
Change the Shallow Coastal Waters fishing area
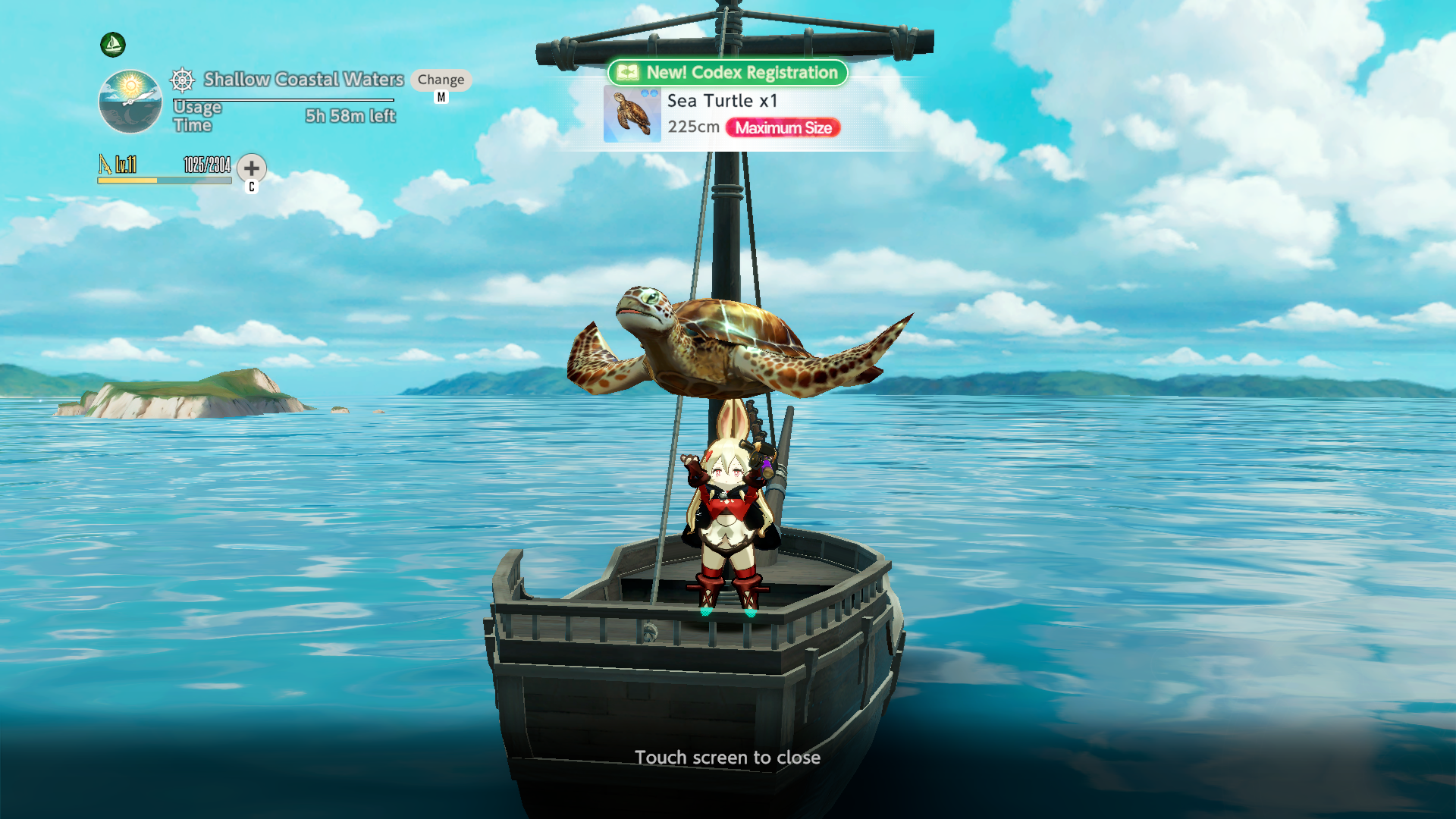pyautogui.click(x=441, y=80)
